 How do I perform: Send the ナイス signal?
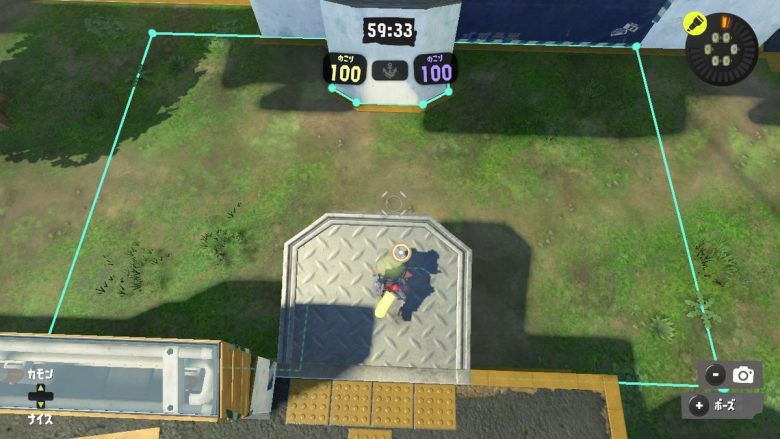pos(41,418)
